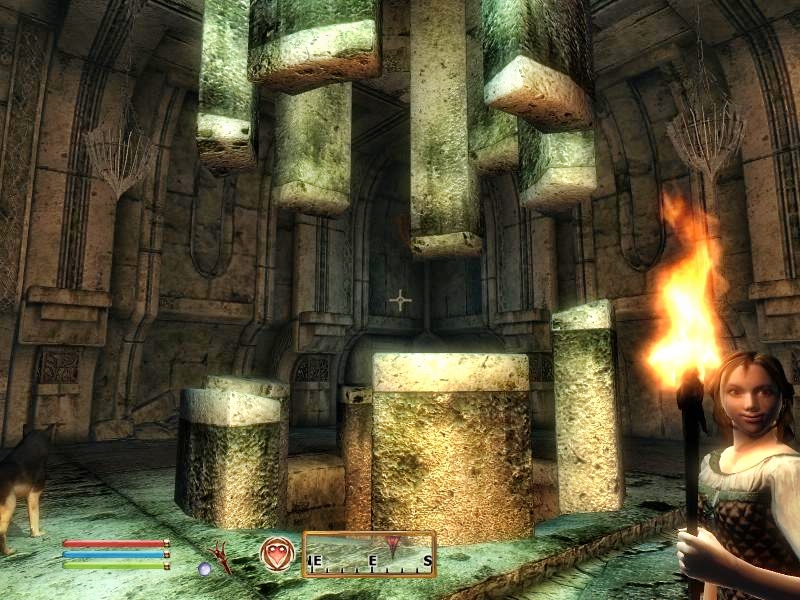Select the heart spell icon
The width and height of the screenshot is (800, 600).
point(277,553)
